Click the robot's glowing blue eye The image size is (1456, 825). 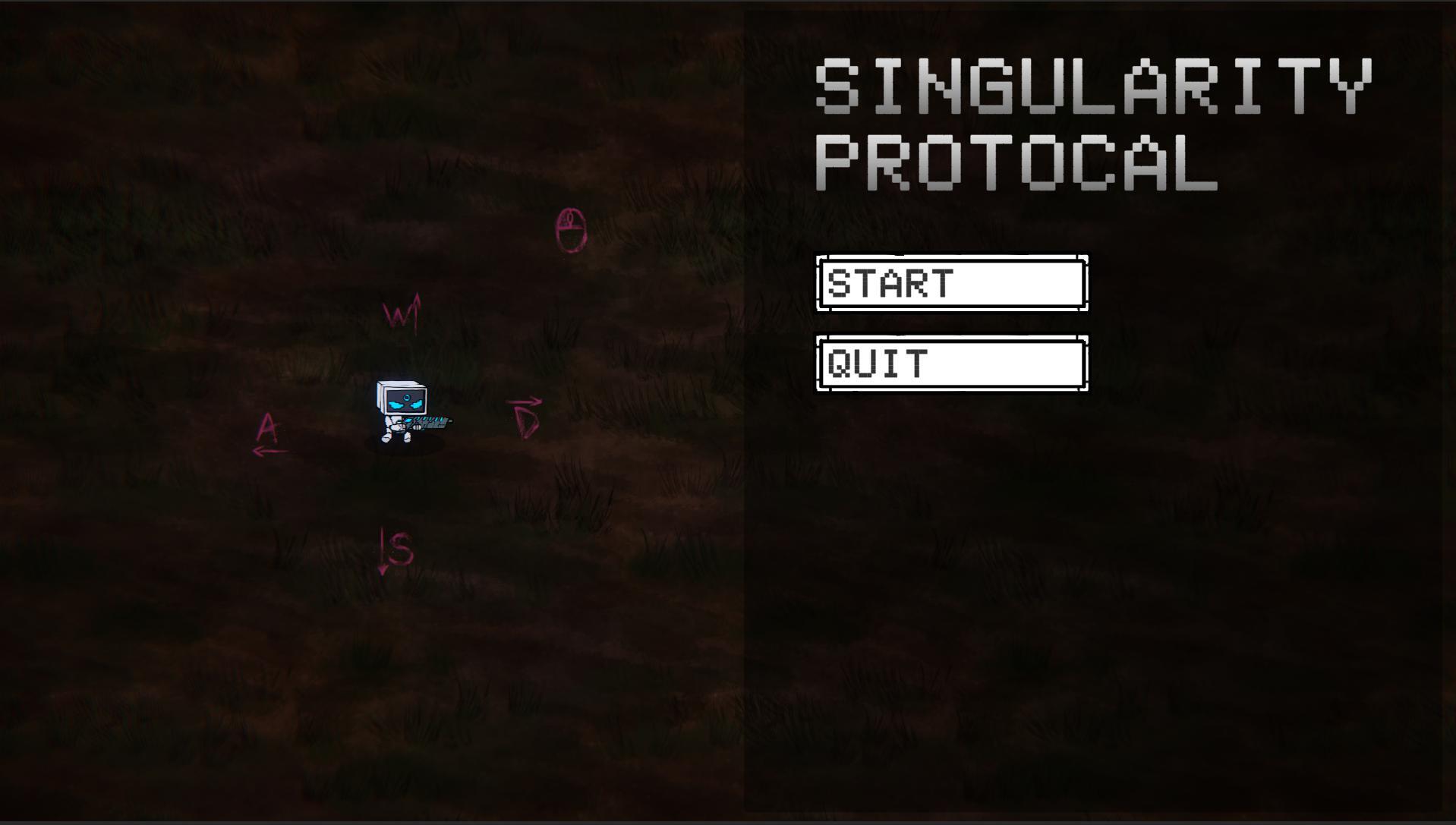click(x=407, y=398)
